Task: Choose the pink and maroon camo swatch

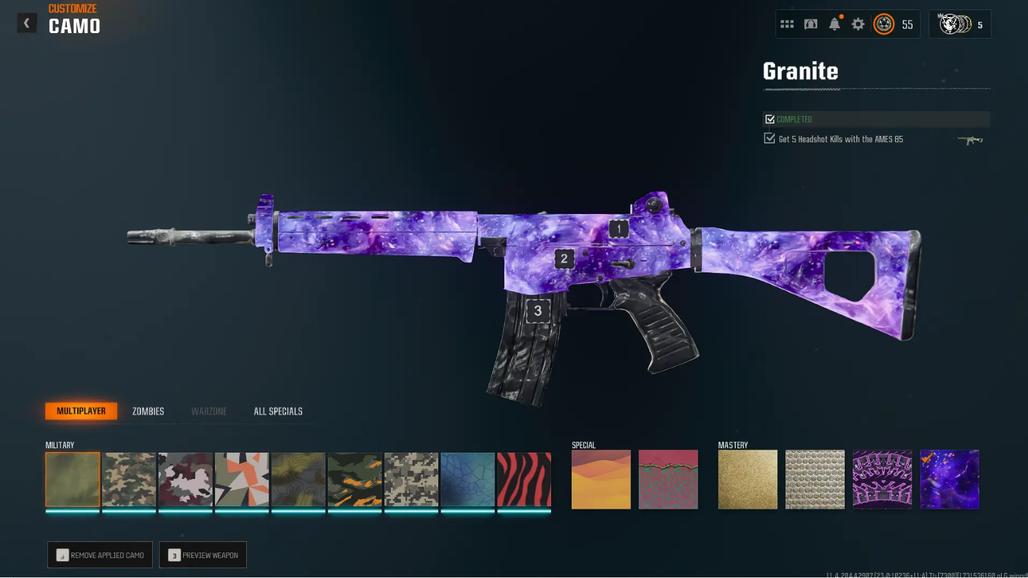Action: tap(185, 479)
